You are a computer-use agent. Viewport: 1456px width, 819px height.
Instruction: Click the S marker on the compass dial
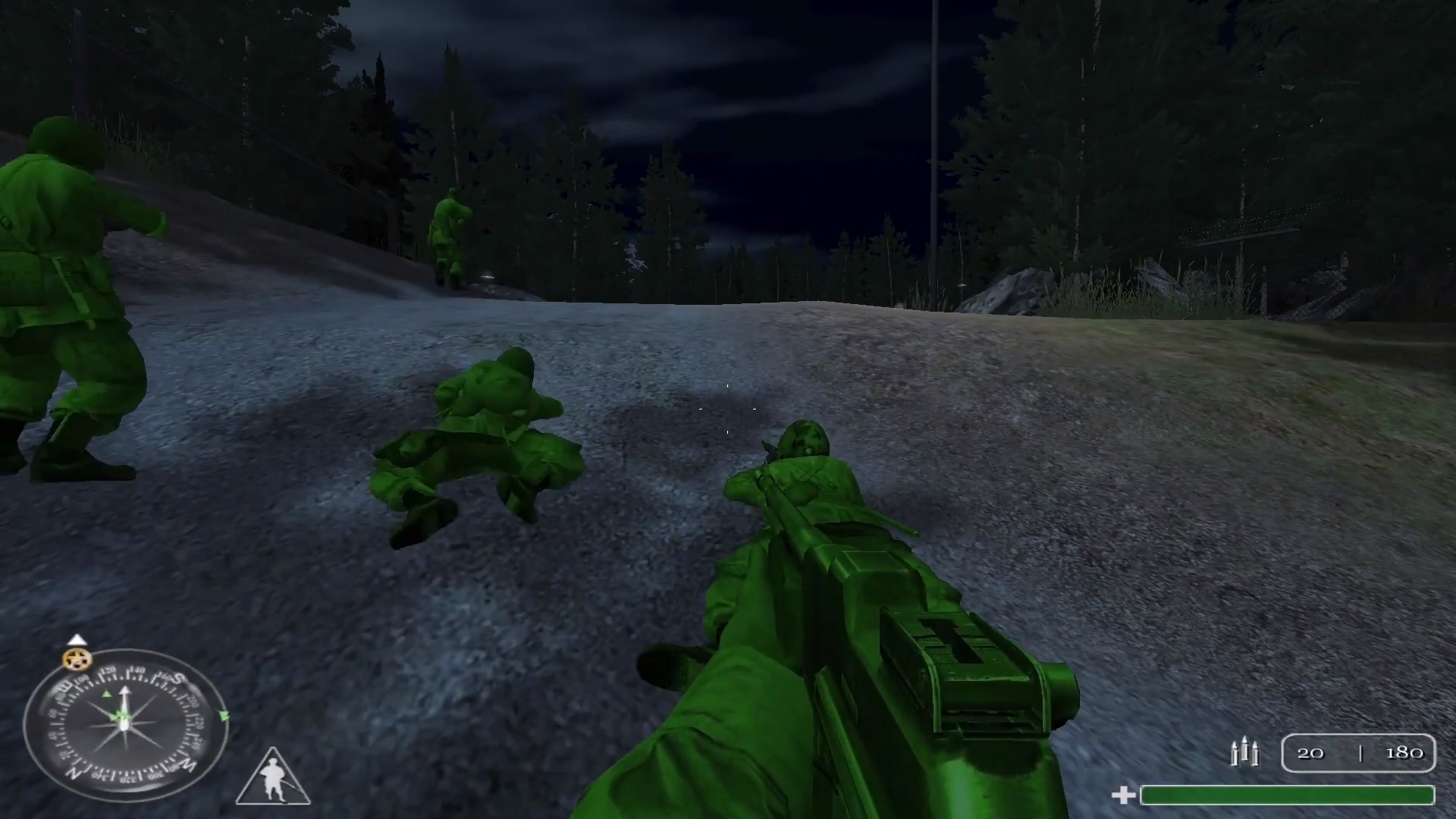click(x=177, y=677)
